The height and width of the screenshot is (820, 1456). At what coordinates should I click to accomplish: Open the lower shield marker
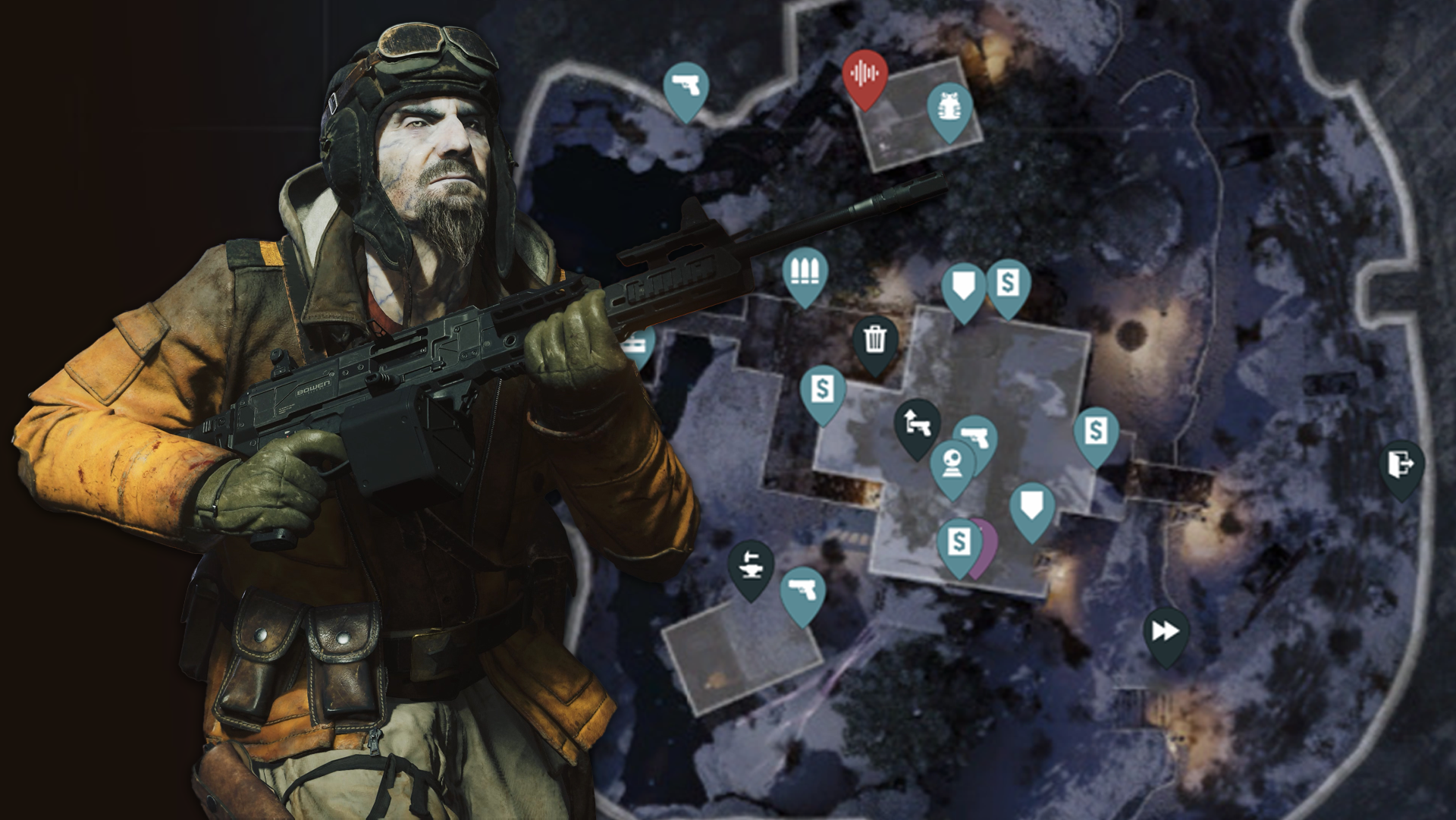point(1031,503)
